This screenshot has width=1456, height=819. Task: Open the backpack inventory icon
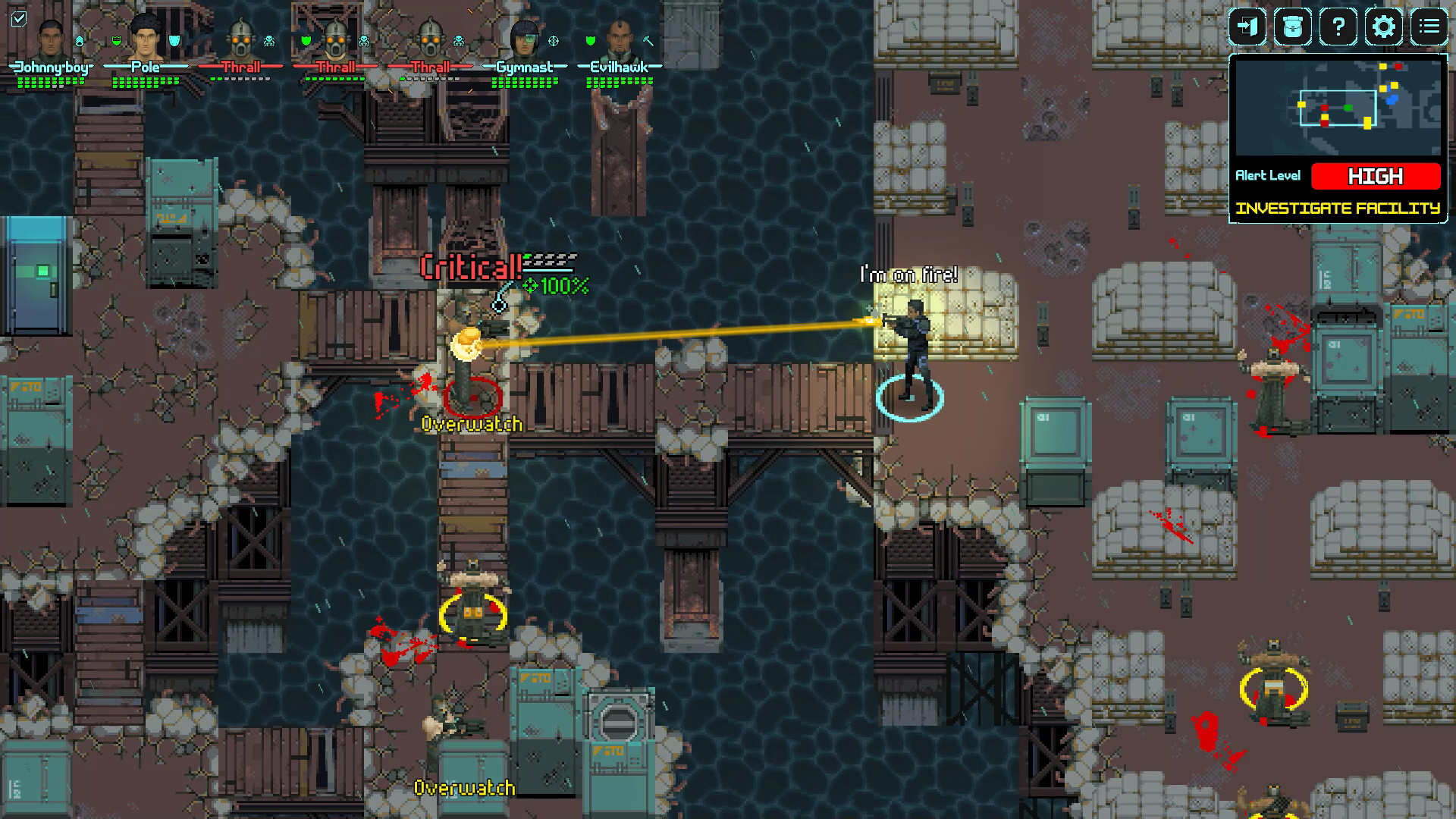coord(1291,27)
